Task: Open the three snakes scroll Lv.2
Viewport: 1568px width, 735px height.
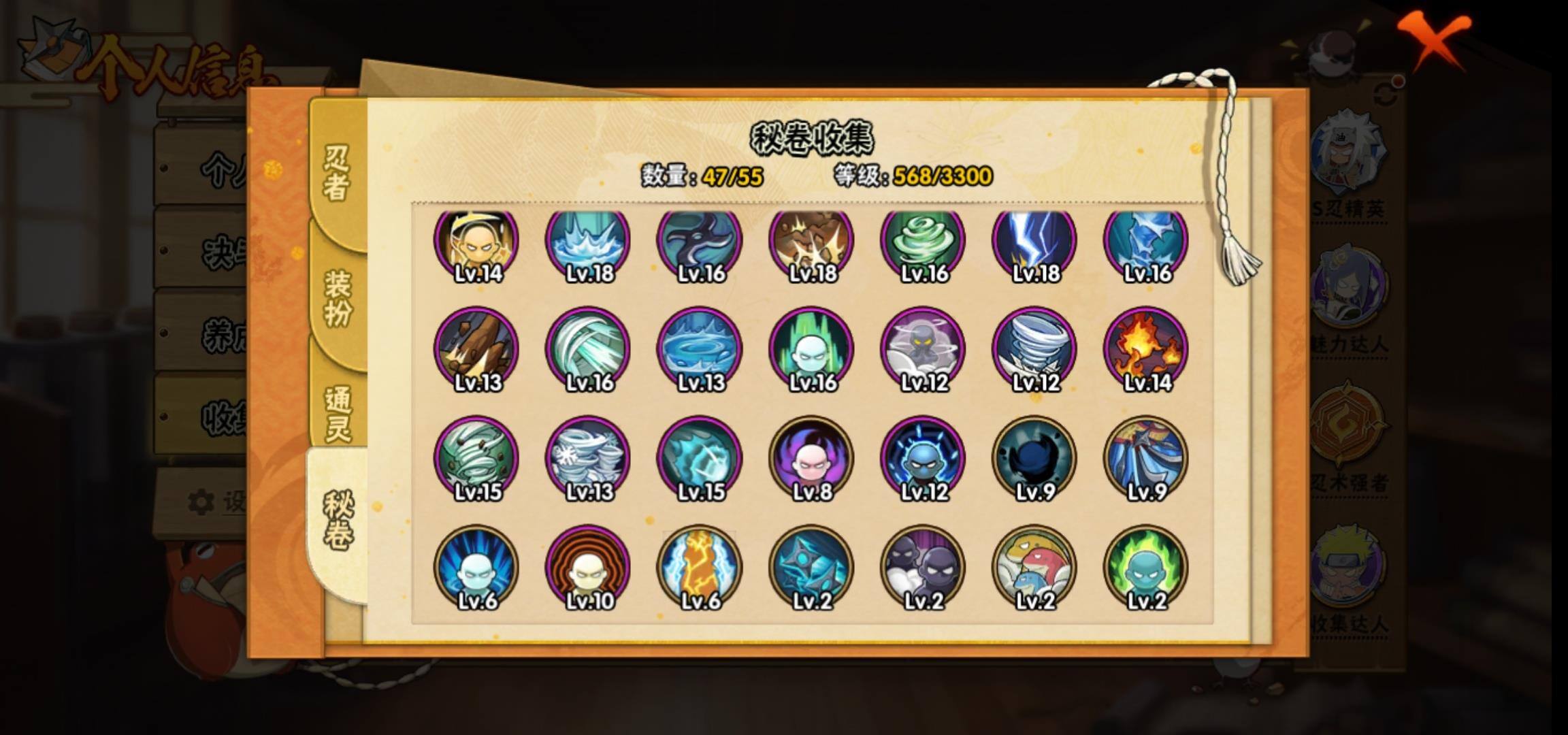Action: 1034,566
